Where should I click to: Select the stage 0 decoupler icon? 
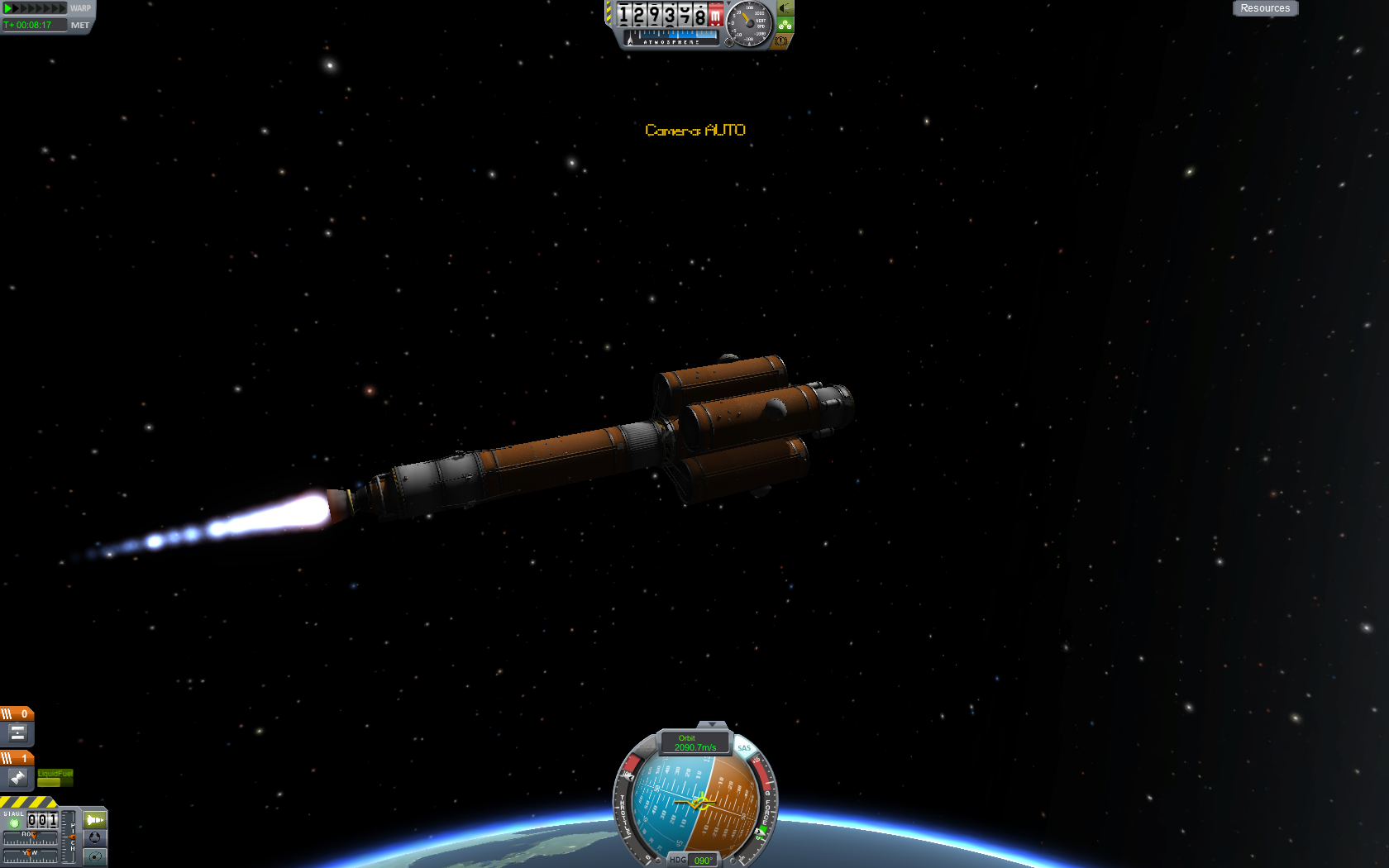tap(17, 732)
